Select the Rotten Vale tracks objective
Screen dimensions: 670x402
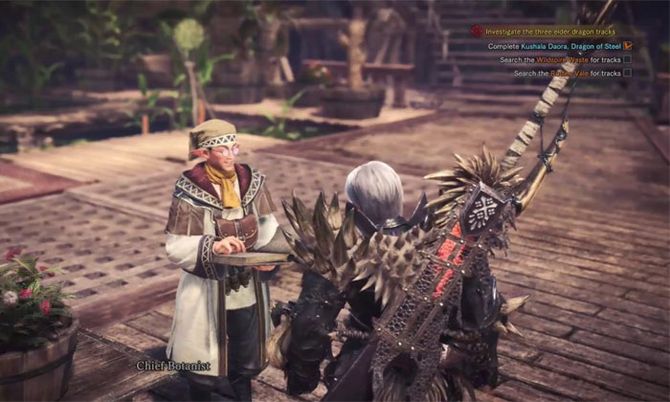click(566, 73)
